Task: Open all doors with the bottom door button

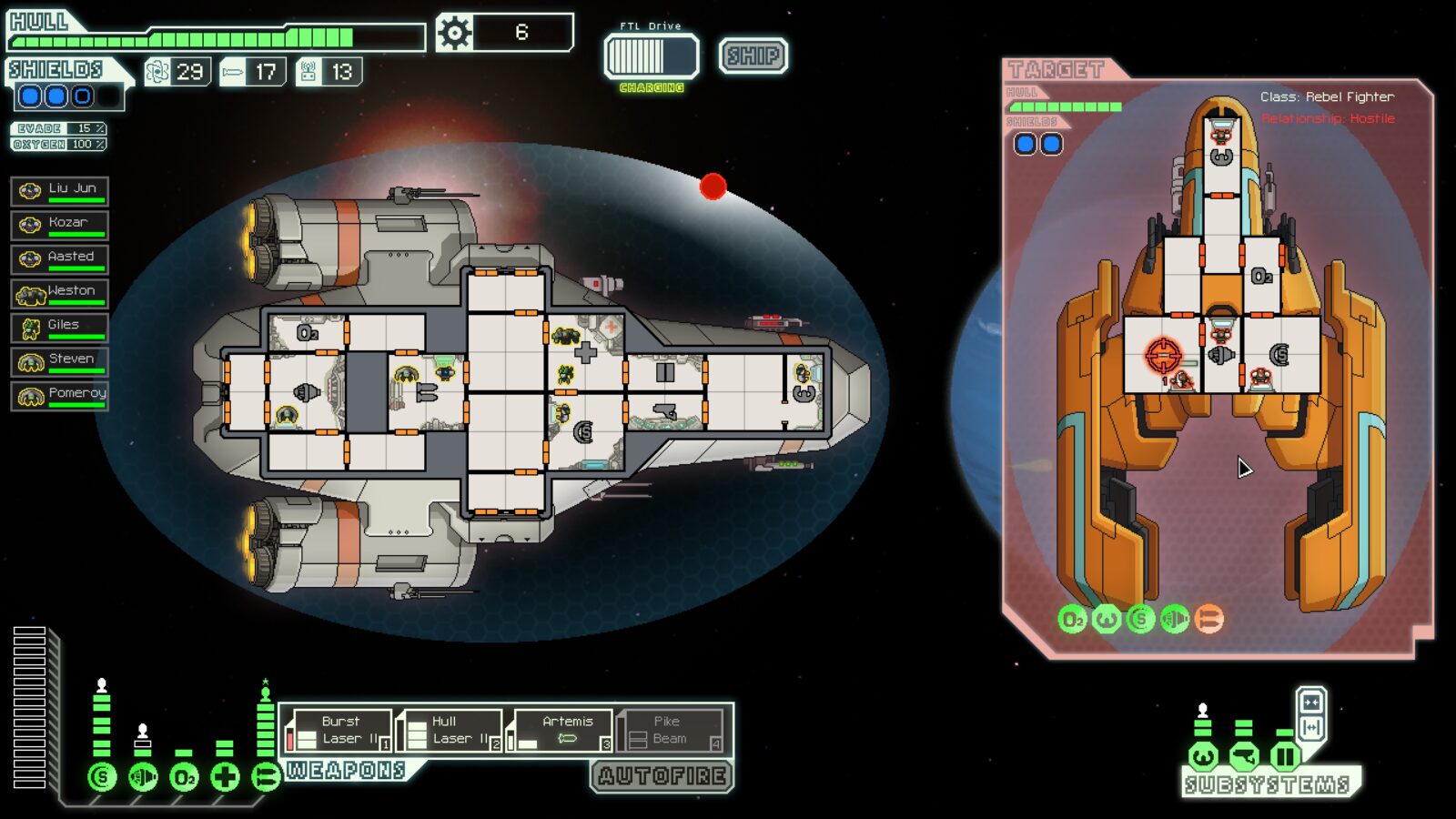Action: (1311, 727)
